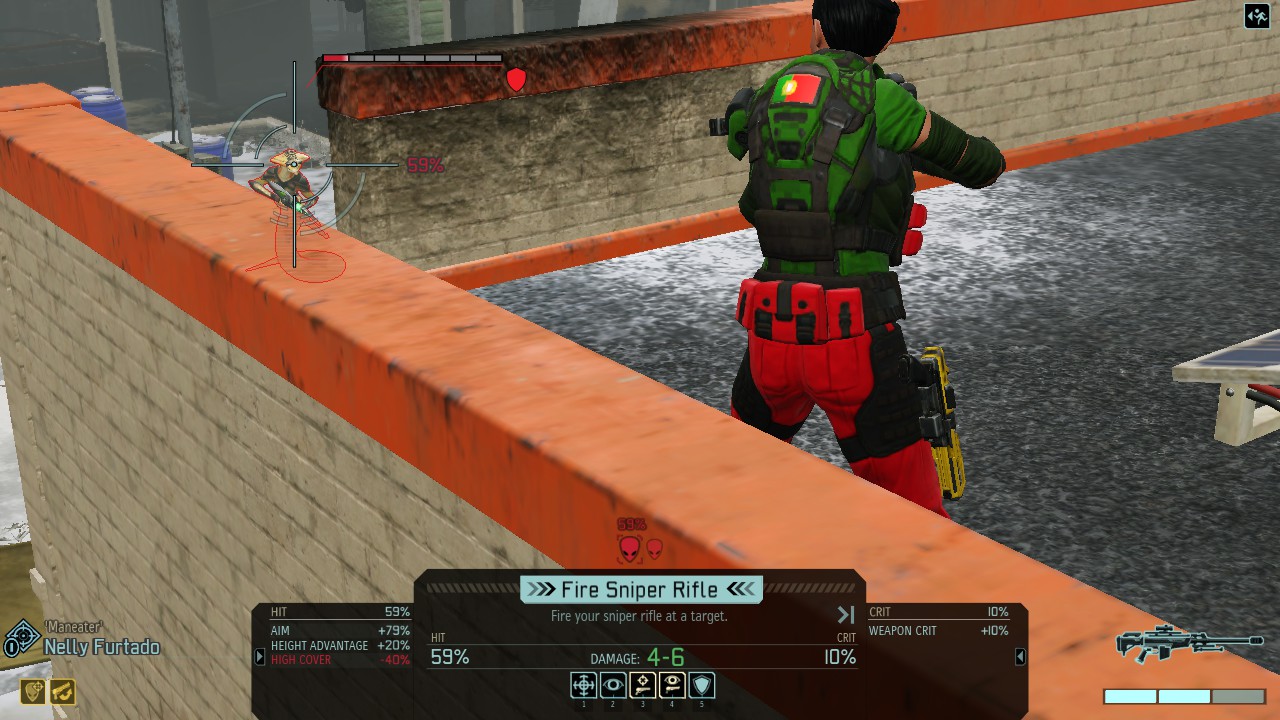Click the golden pistol perk icon
1280x720 pixels.
coord(62,690)
